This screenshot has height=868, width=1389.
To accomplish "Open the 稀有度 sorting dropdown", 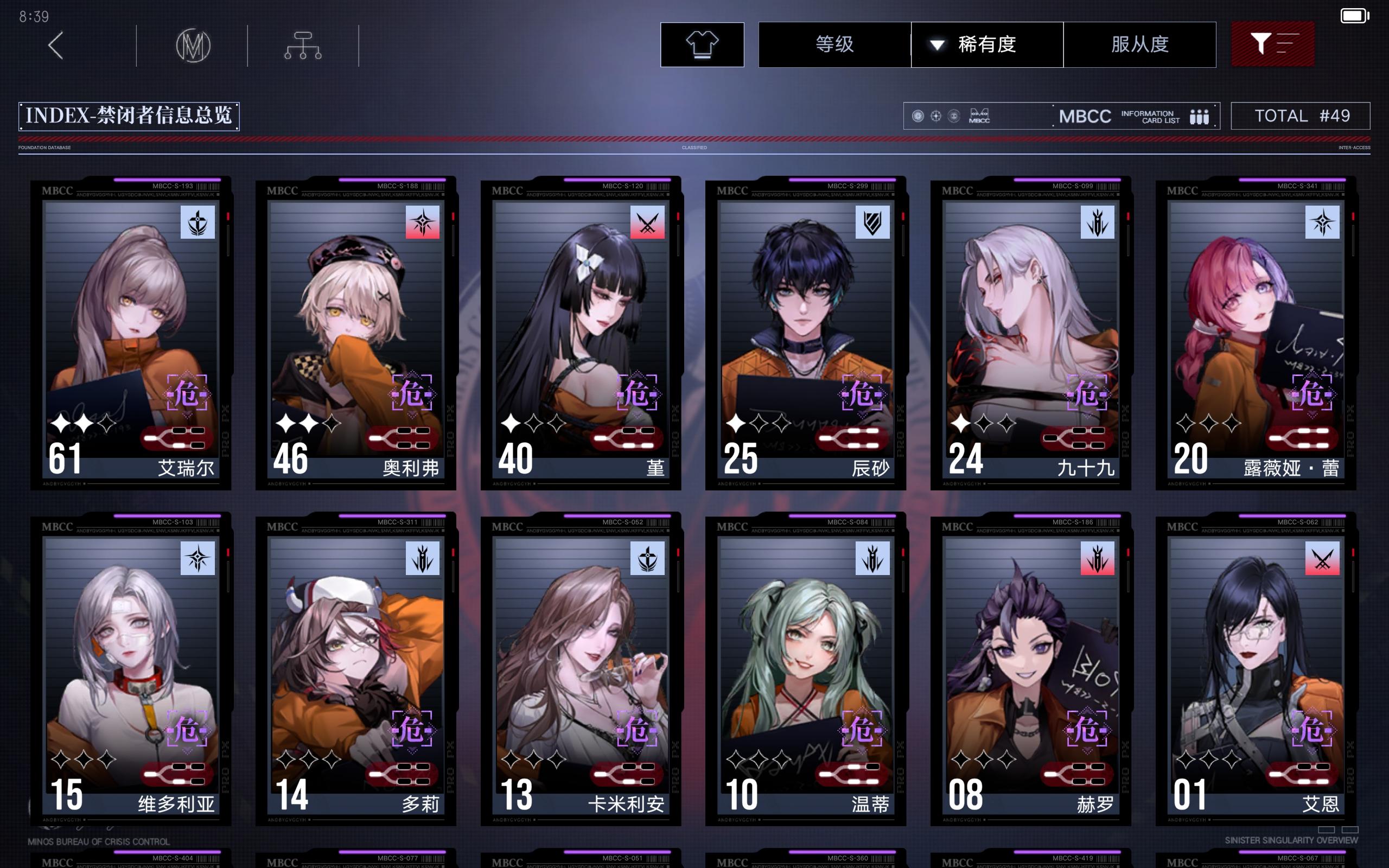I will point(986,45).
